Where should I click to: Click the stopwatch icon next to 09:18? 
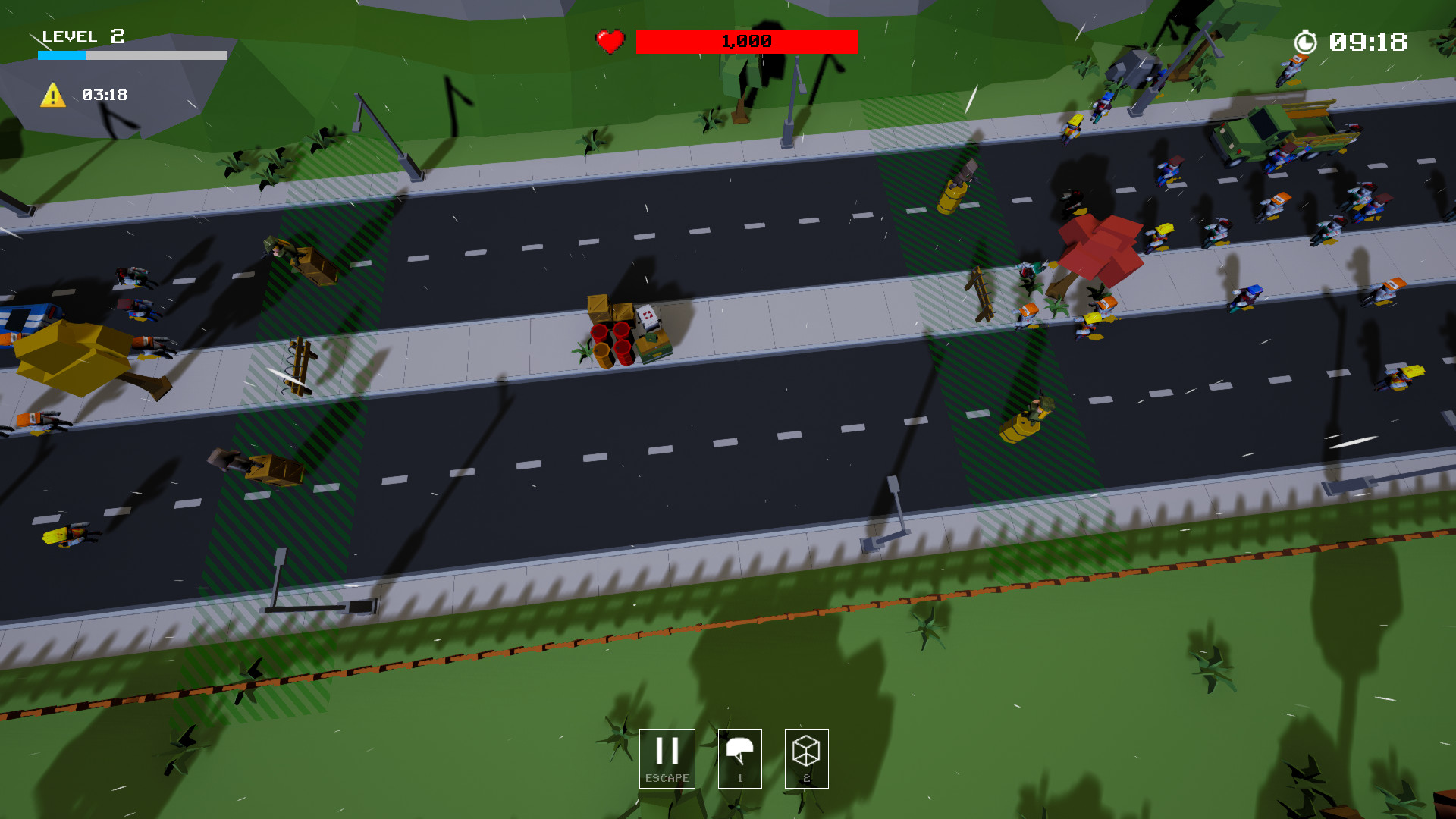pos(1304,42)
